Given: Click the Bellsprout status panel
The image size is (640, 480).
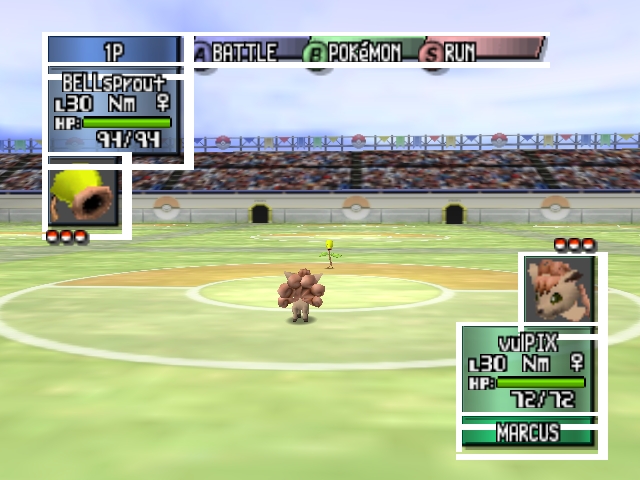Looking at the screenshot, I should (117, 112).
